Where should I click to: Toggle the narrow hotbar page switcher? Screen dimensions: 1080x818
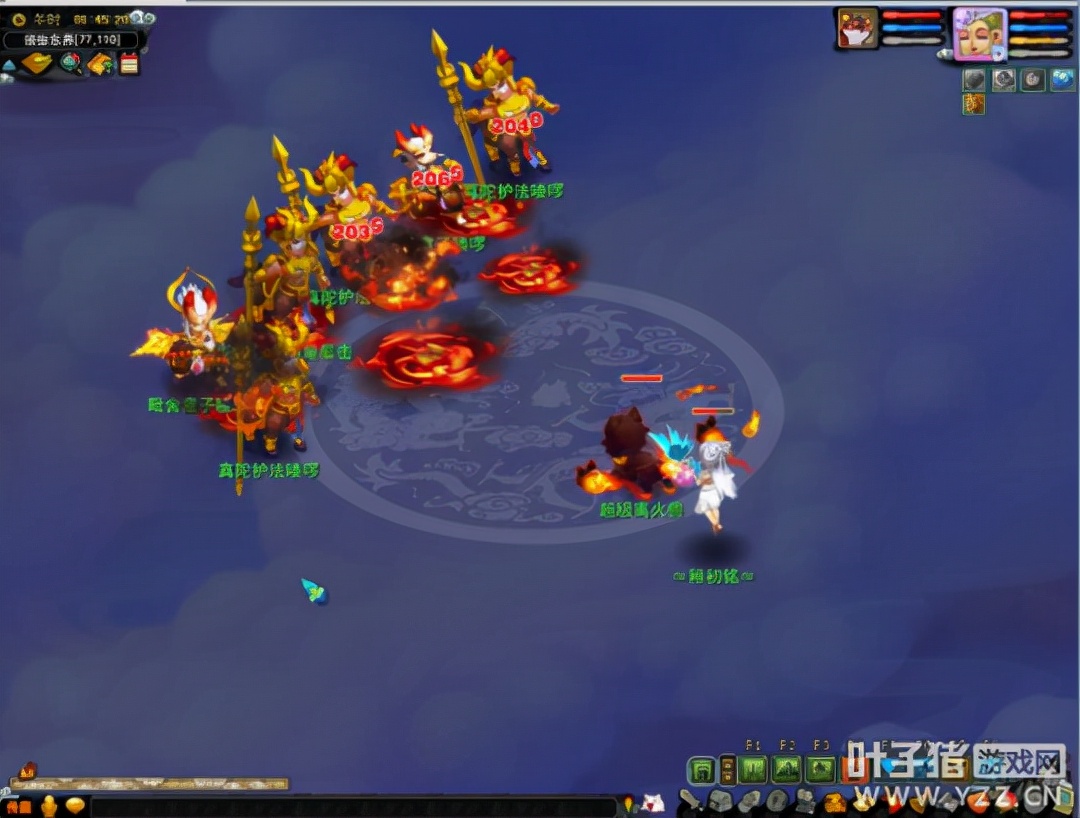point(728,769)
